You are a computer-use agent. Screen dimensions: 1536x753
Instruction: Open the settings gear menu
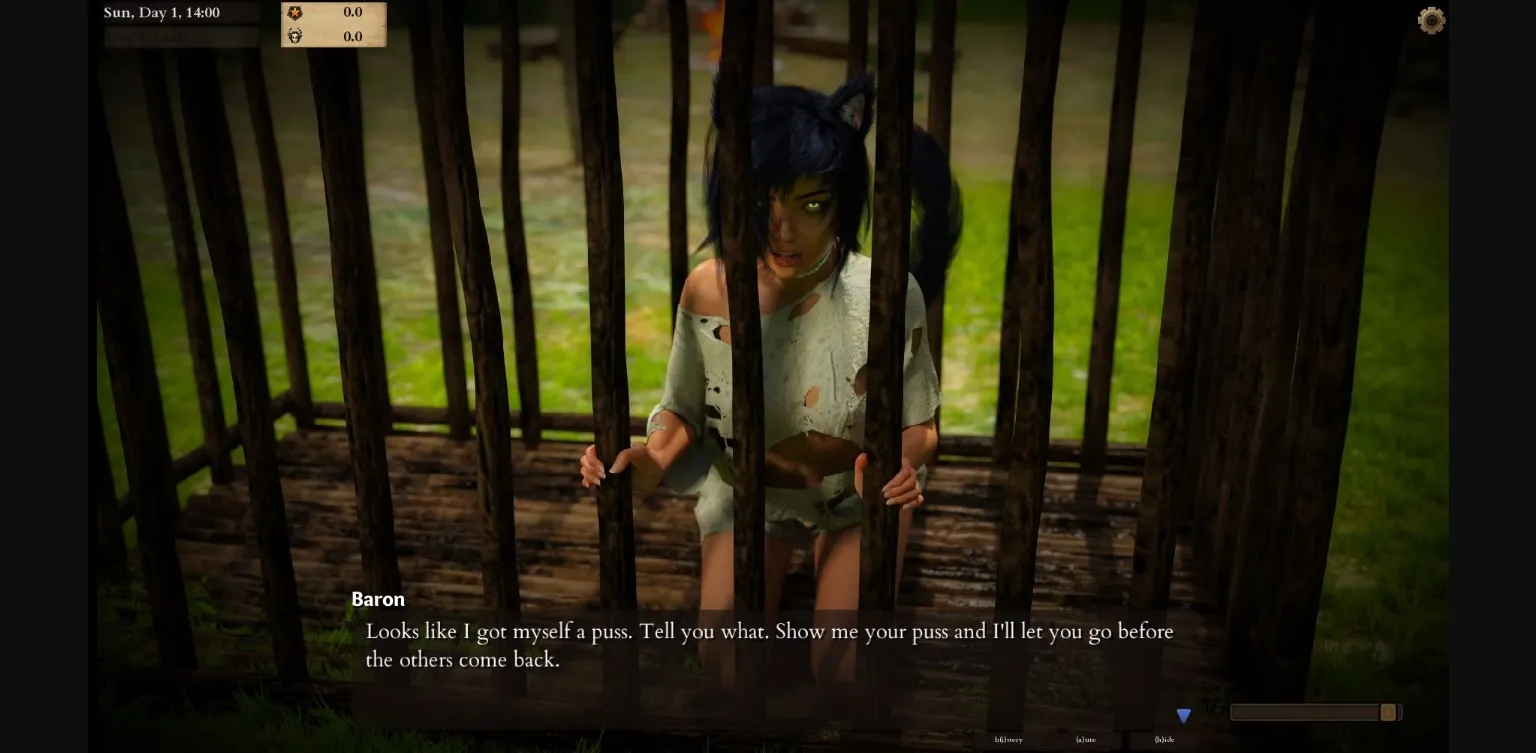pos(1431,20)
